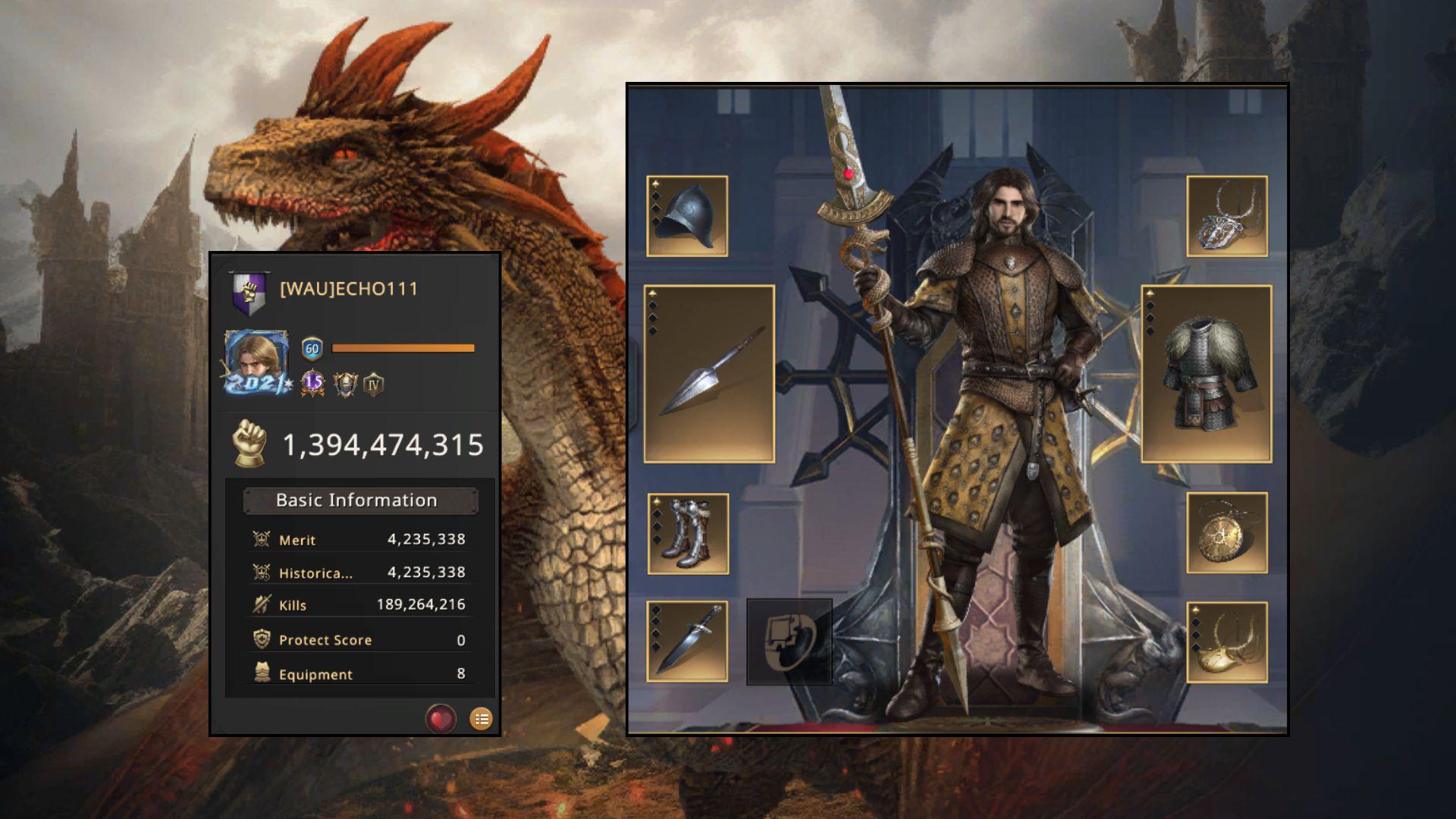Click the Kills stat row
1456x819 pixels.
[359, 604]
